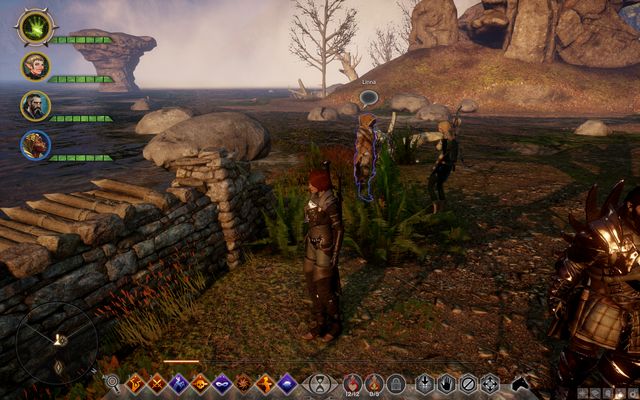Select the four-arrows move command
Image resolution: width=640 pixels, height=400 pixels.
click(x=490, y=382)
